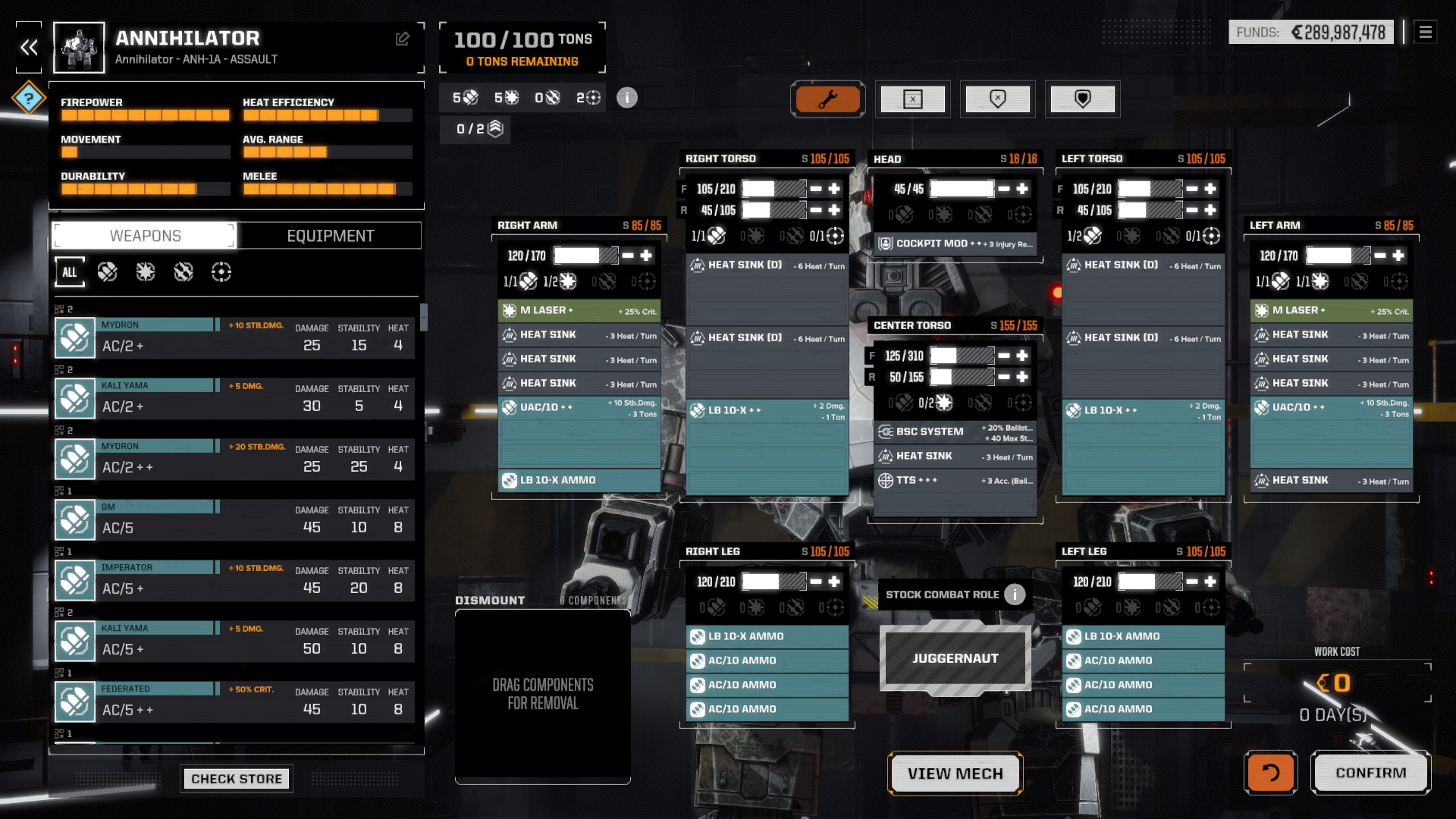
Task: Collapse the sidebar with double chevron
Action: [x=29, y=48]
